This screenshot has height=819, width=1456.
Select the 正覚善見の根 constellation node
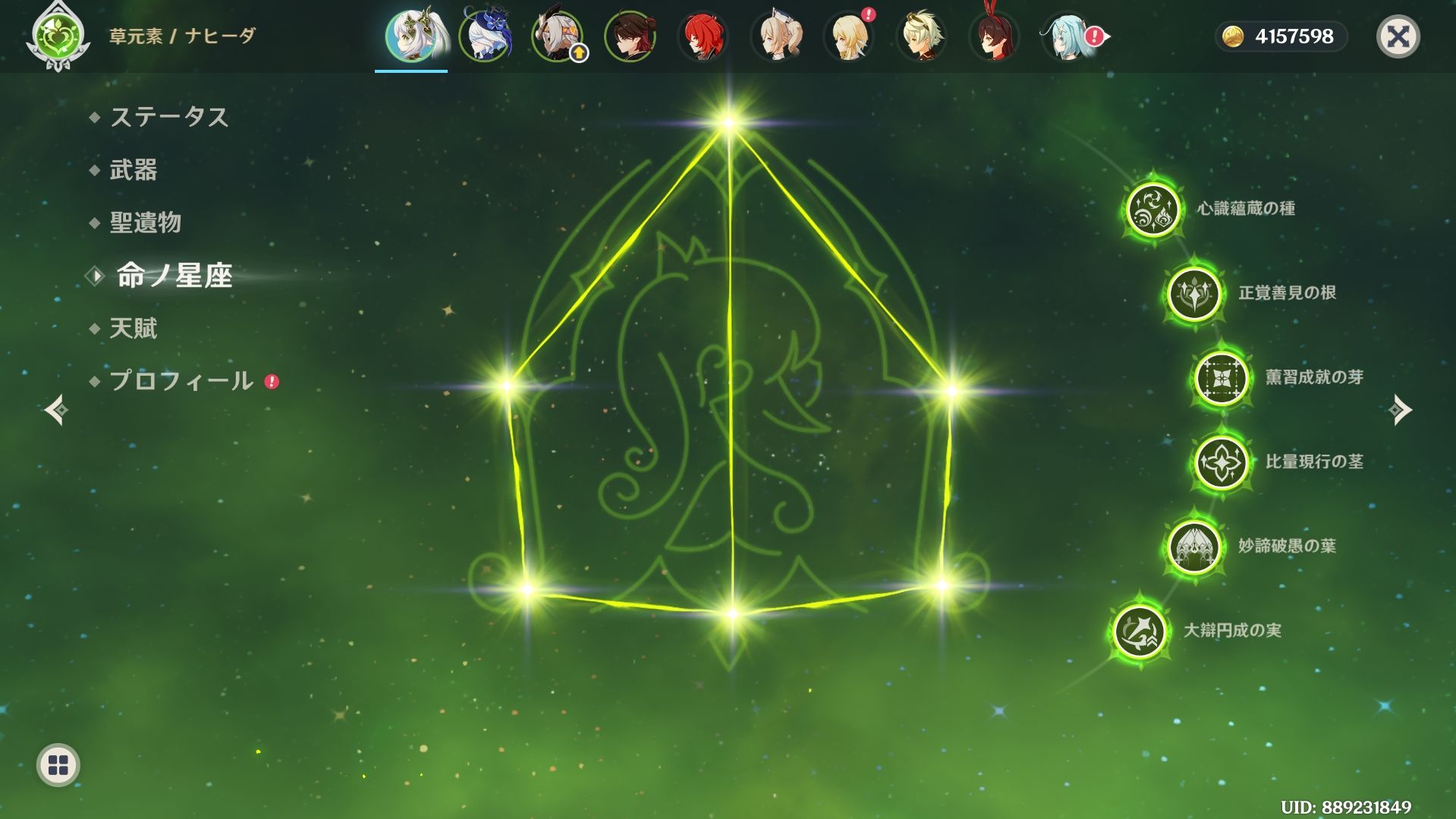1194,294
